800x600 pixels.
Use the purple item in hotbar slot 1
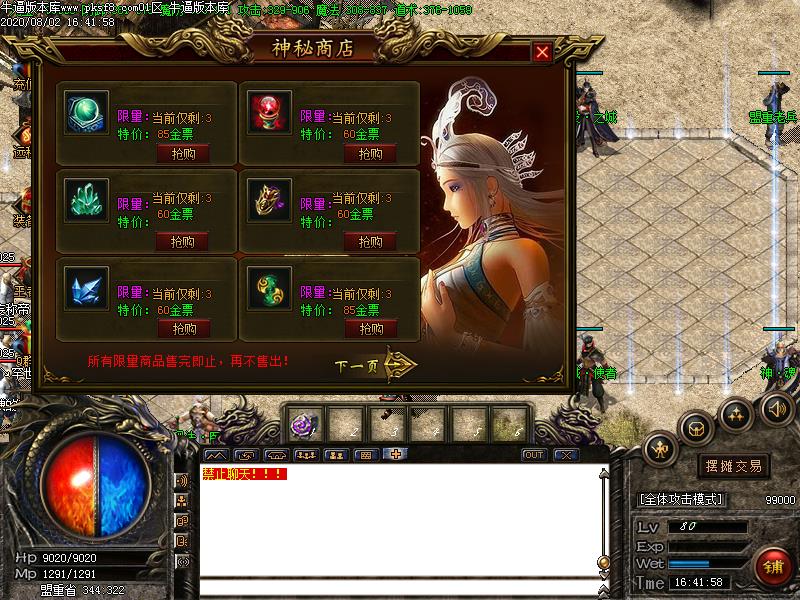(303, 426)
